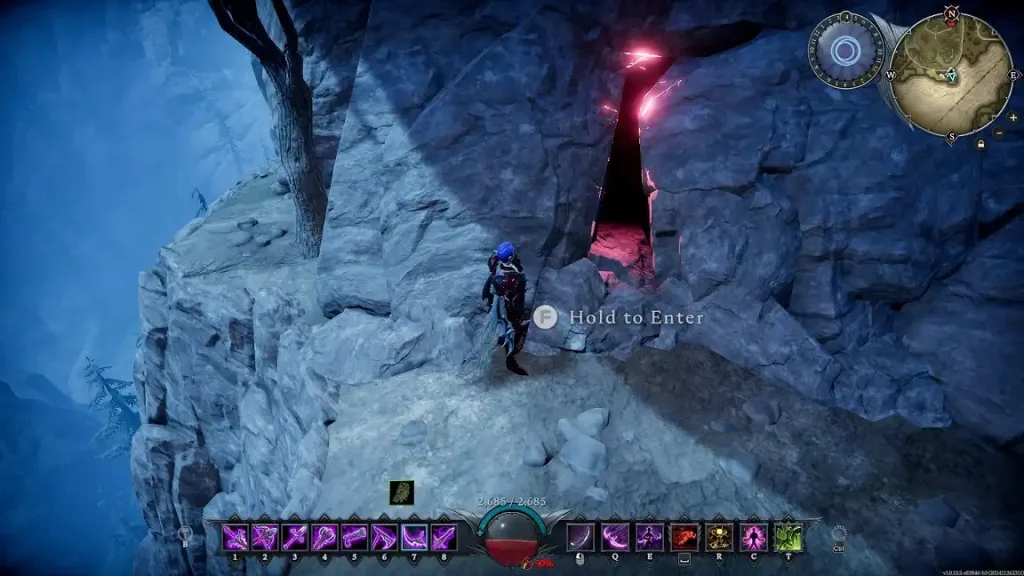This screenshot has width=1024, height=576.
Task: Select weapon slot 8 in the hotbar
Action: (x=444, y=537)
